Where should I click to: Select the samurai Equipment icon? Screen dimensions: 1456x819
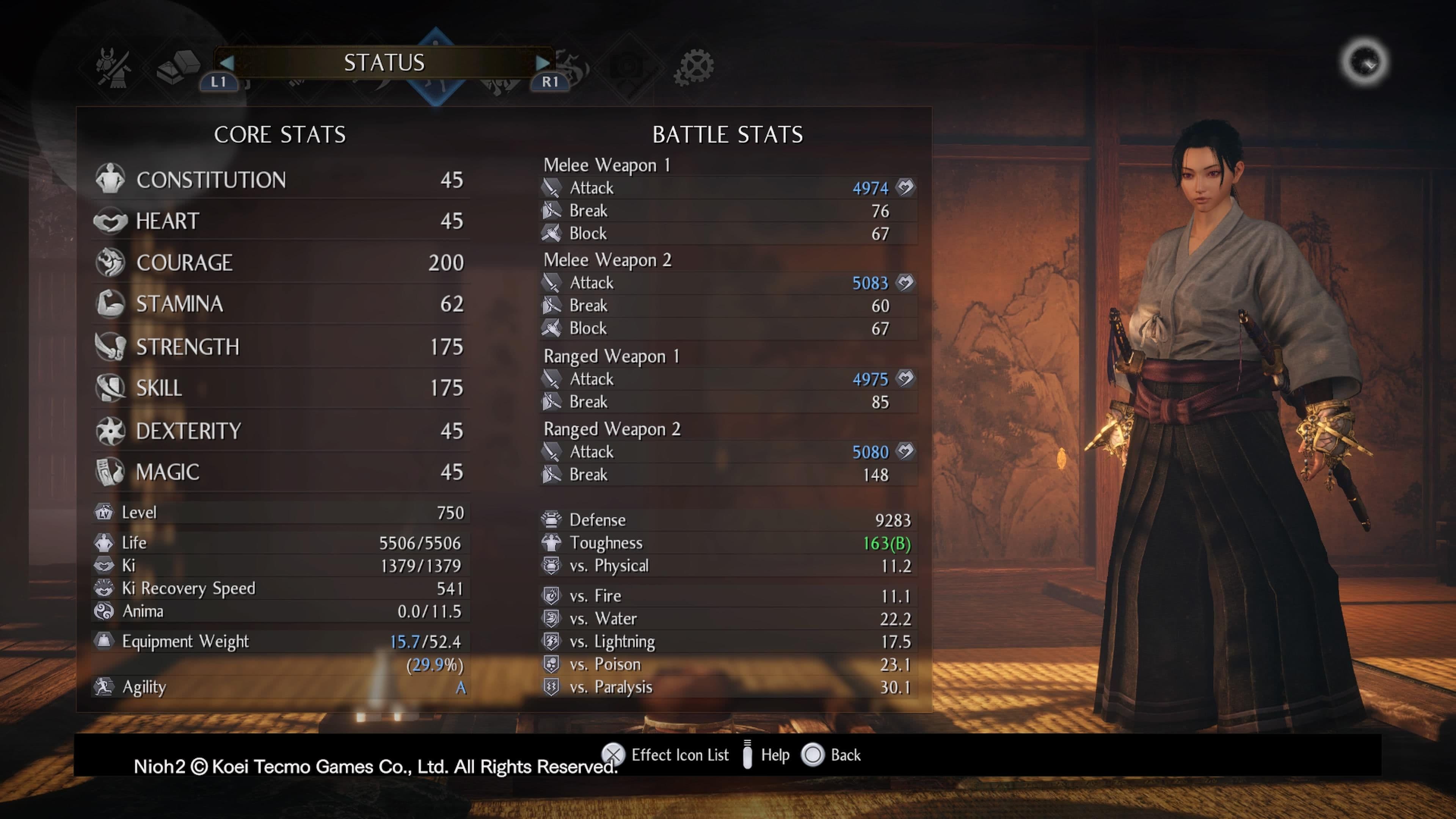[x=113, y=68]
